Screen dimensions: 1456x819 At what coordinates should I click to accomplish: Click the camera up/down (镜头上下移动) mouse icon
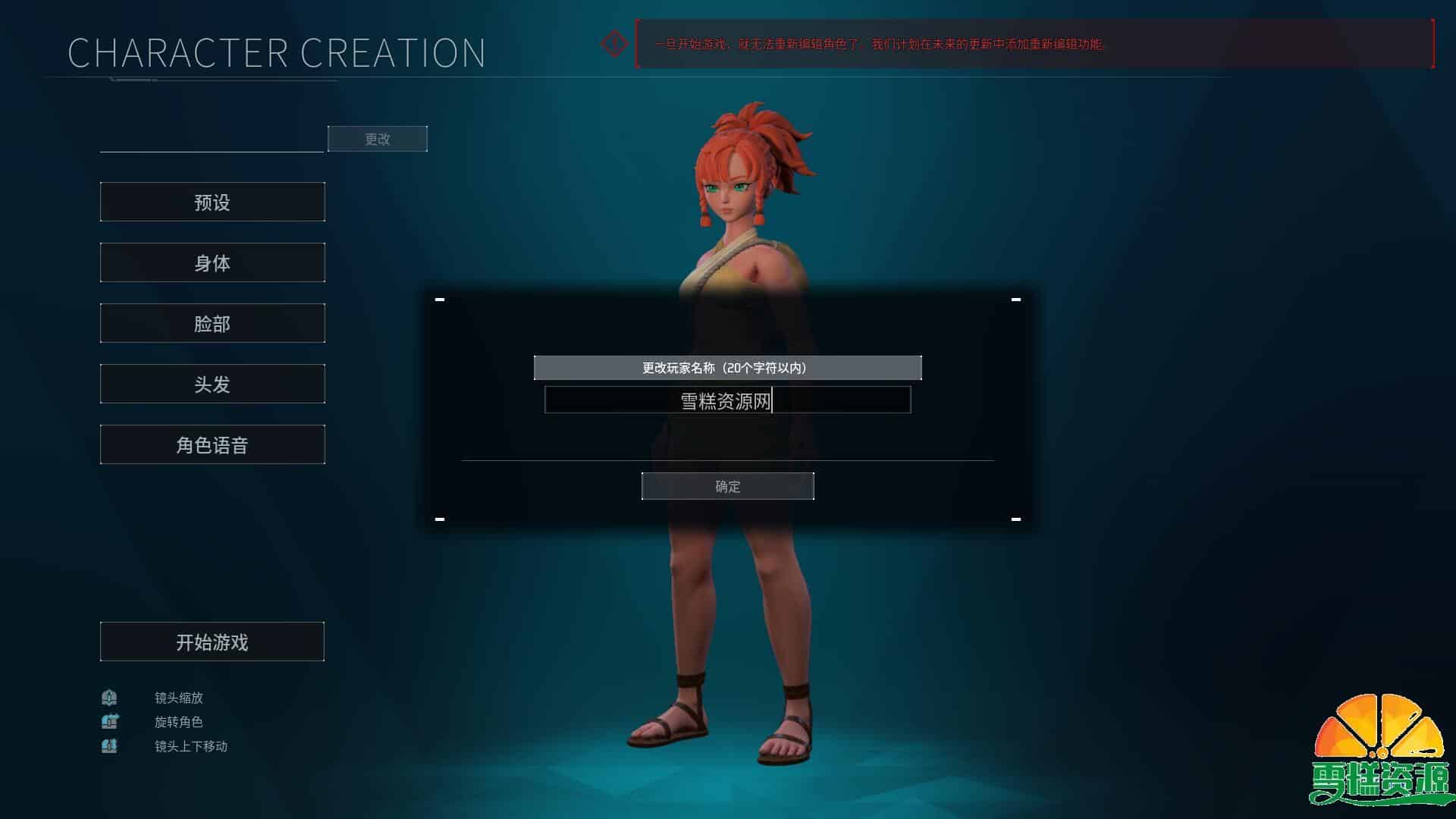click(109, 746)
